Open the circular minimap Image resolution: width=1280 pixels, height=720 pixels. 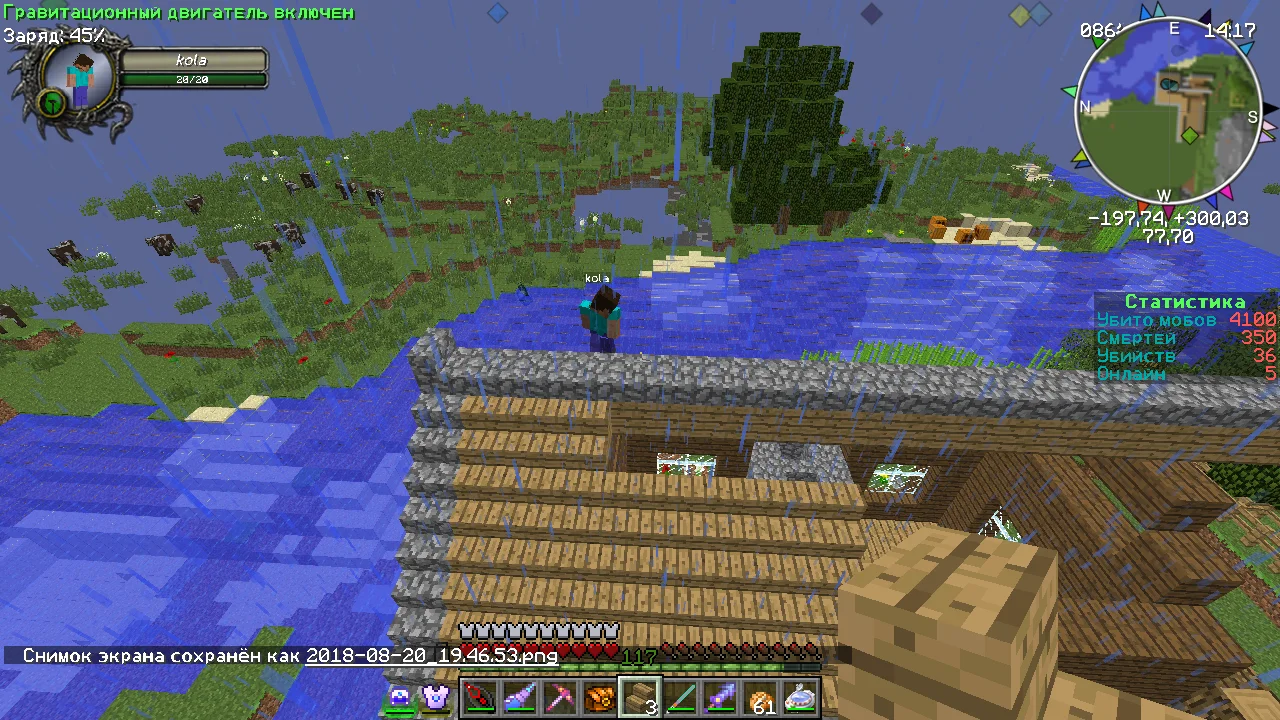point(1167,111)
